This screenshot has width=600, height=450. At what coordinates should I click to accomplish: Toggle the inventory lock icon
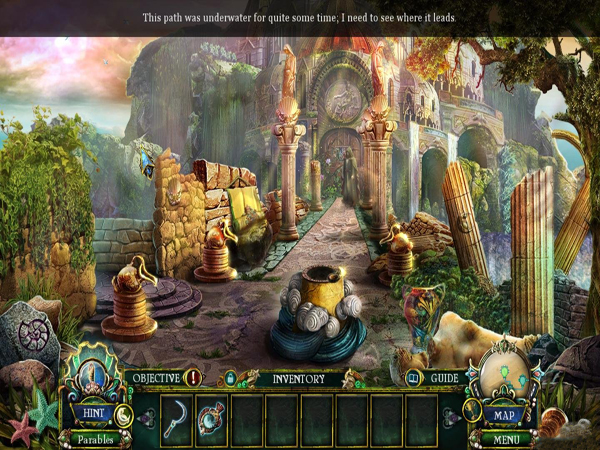point(229,378)
